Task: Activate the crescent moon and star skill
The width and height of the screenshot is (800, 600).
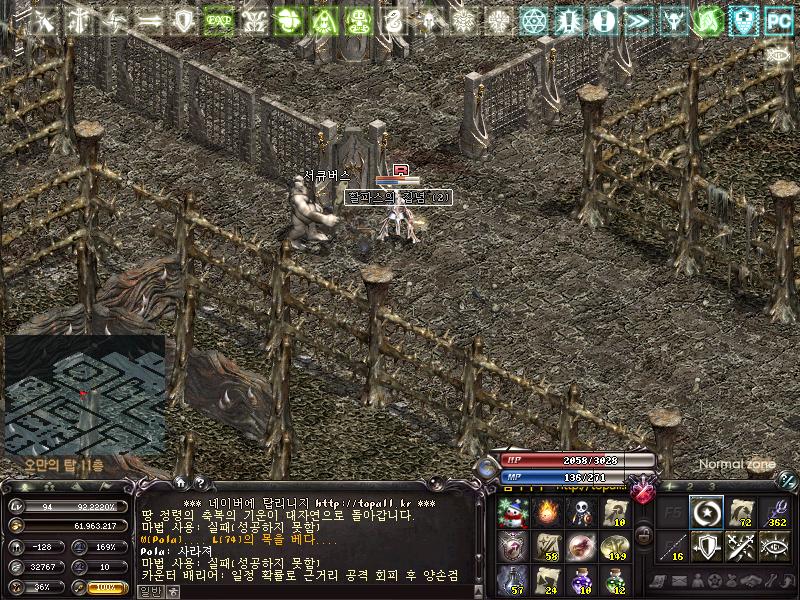Action: 707,513
